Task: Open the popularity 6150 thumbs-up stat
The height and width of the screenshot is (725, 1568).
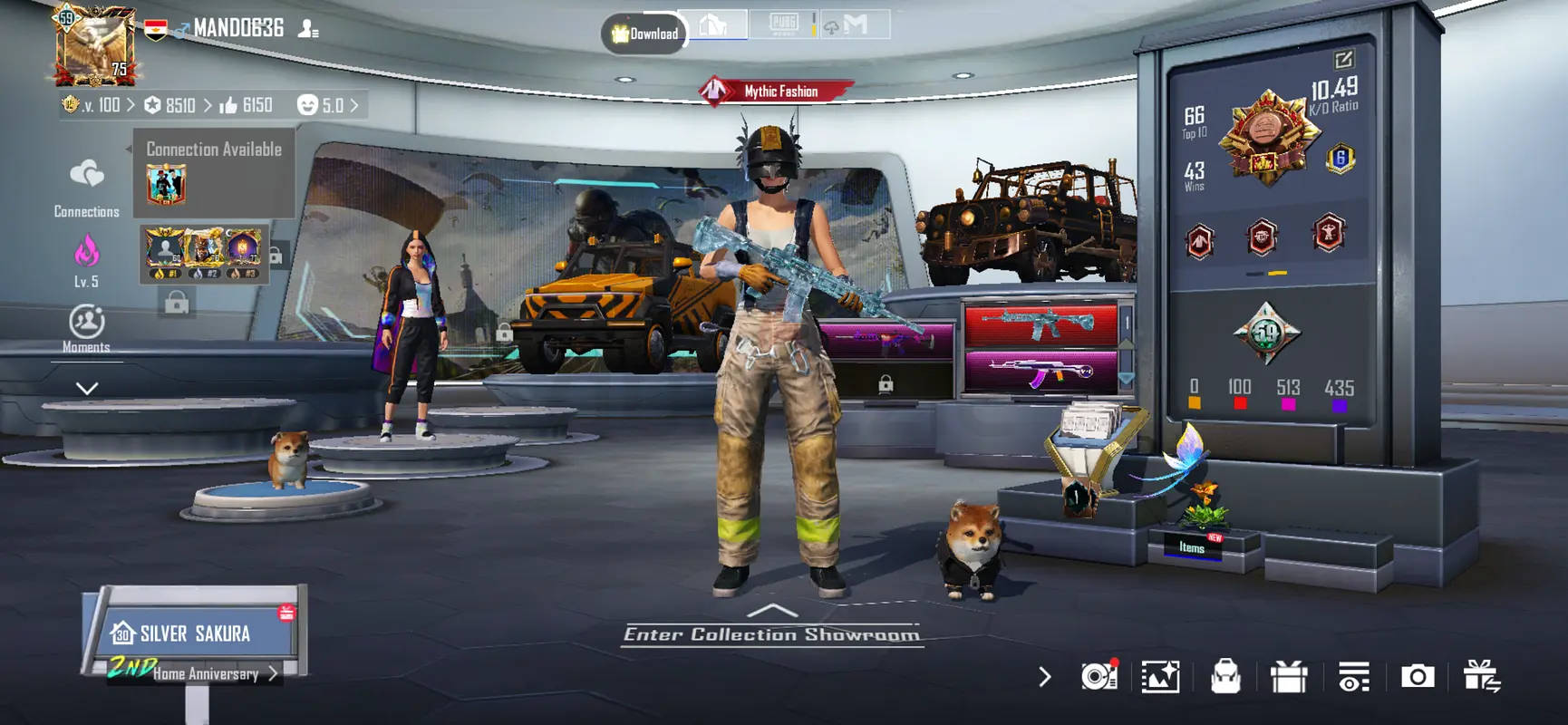Action: [x=246, y=105]
